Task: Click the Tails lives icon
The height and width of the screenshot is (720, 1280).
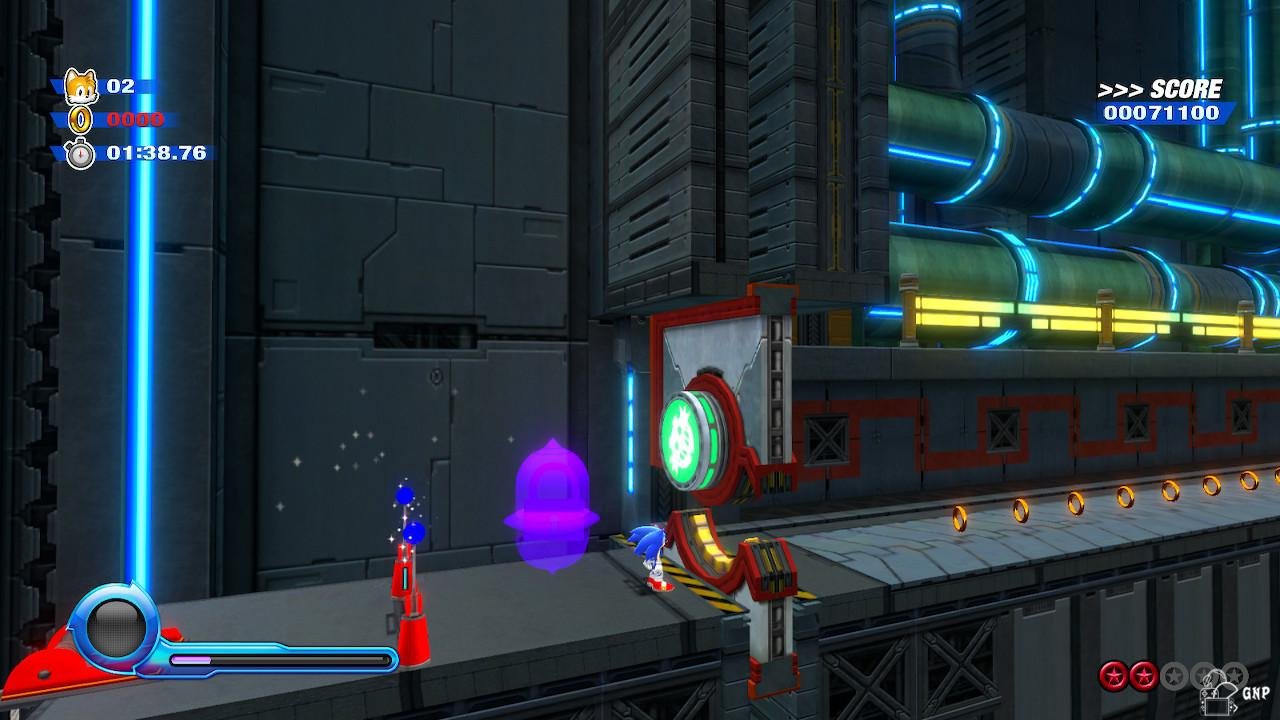Action: 80,87
